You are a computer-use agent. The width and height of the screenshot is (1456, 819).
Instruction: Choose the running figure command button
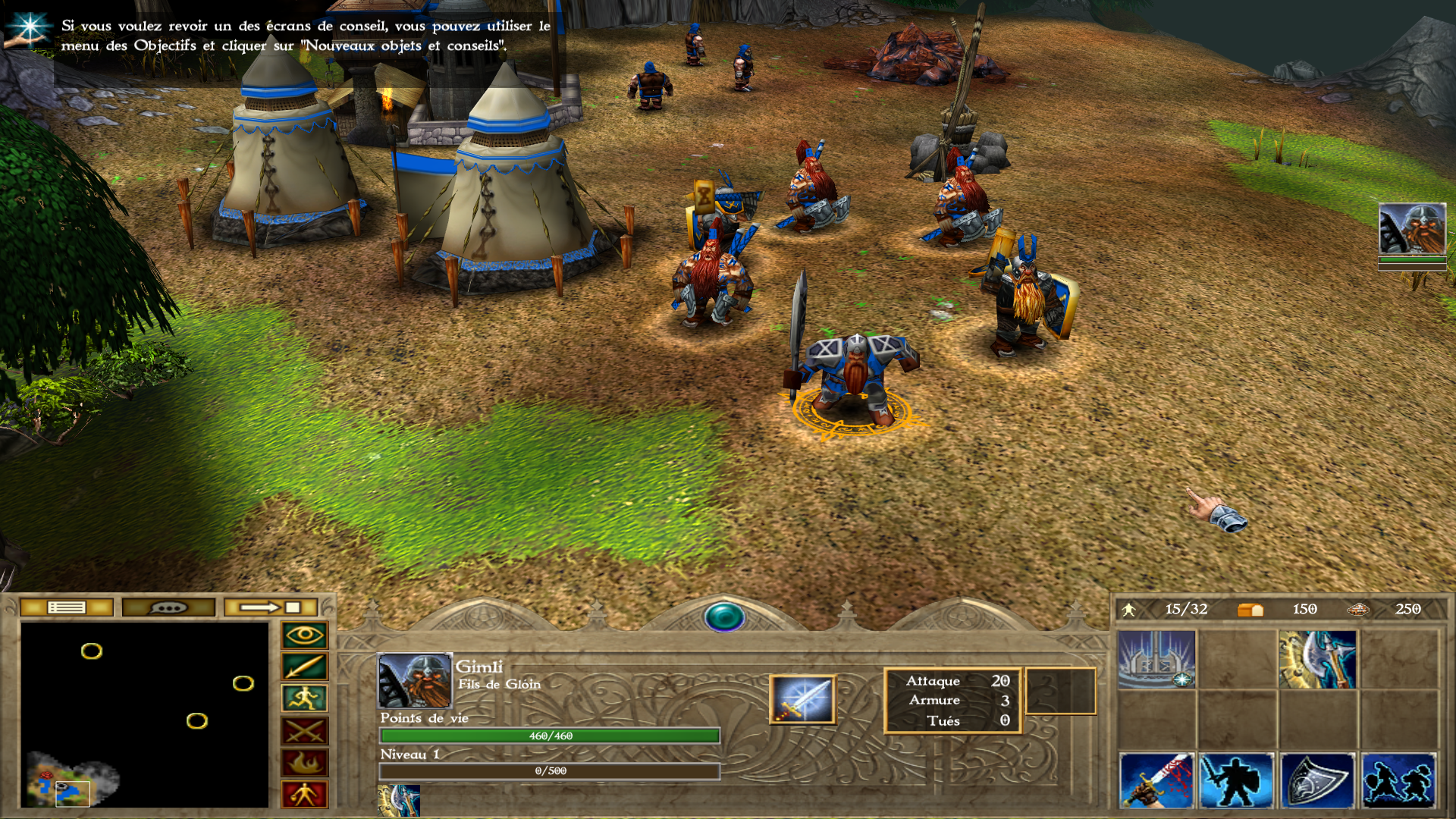(x=305, y=698)
